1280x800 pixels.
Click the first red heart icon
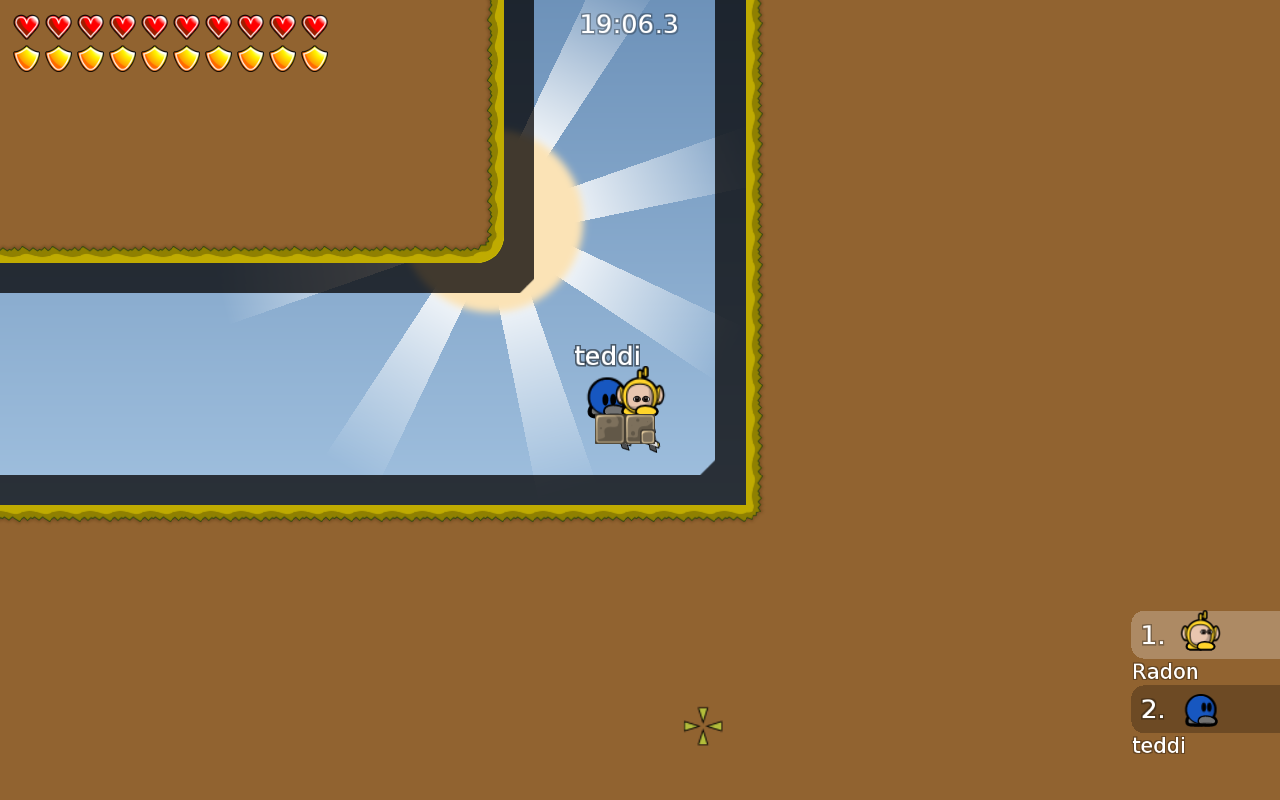coord(27,25)
